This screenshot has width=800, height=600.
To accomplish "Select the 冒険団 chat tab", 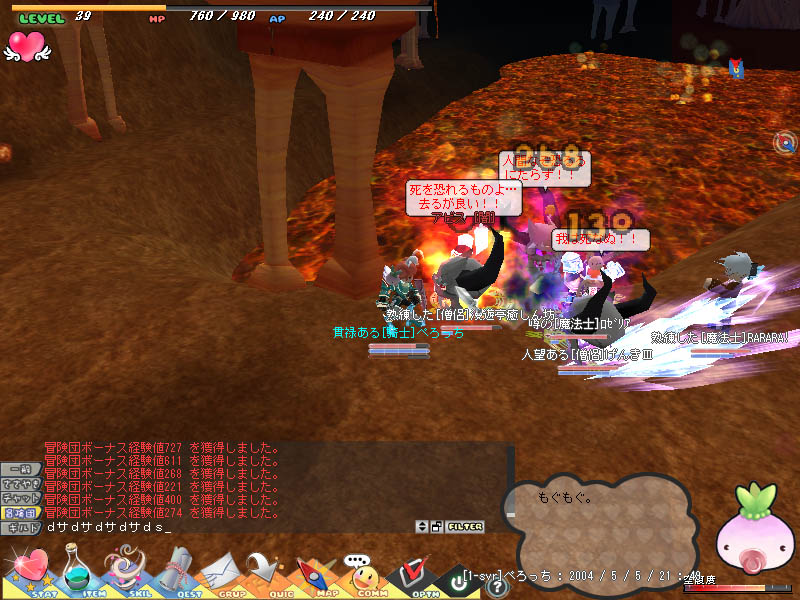I will pos(21,511).
